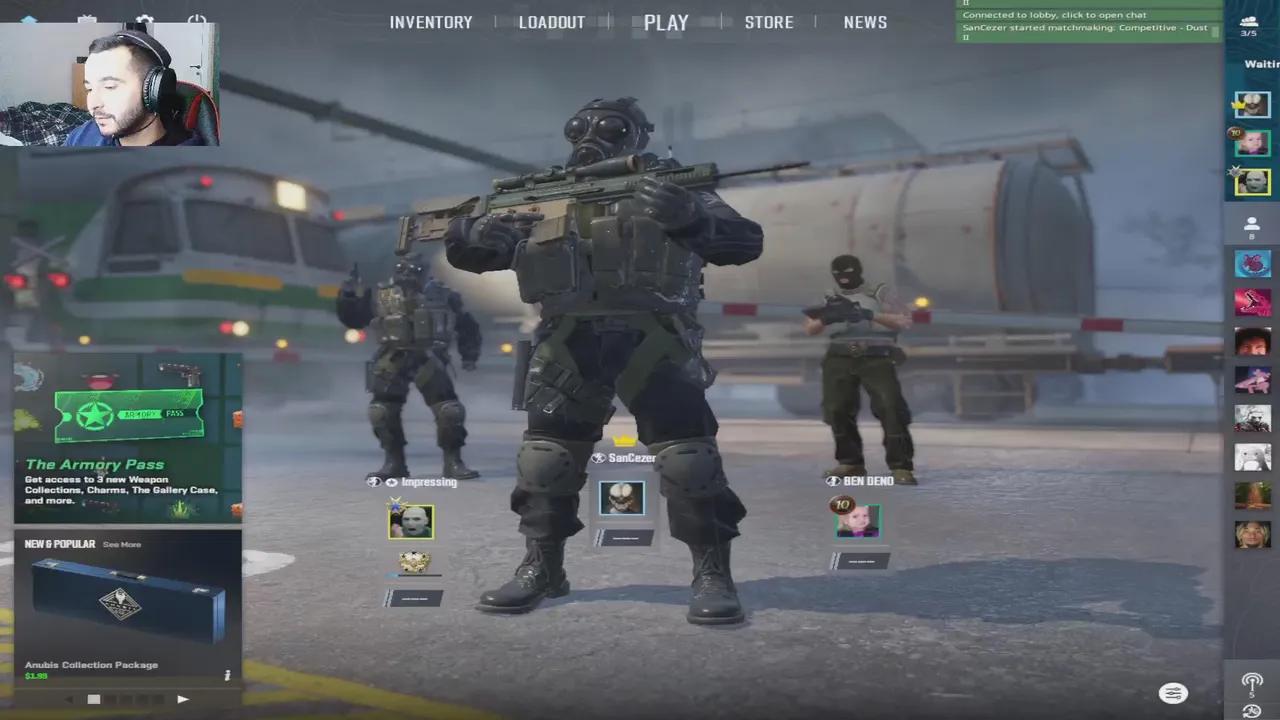
Task: Advance the promo carousel with right arrow
Action: (x=183, y=699)
